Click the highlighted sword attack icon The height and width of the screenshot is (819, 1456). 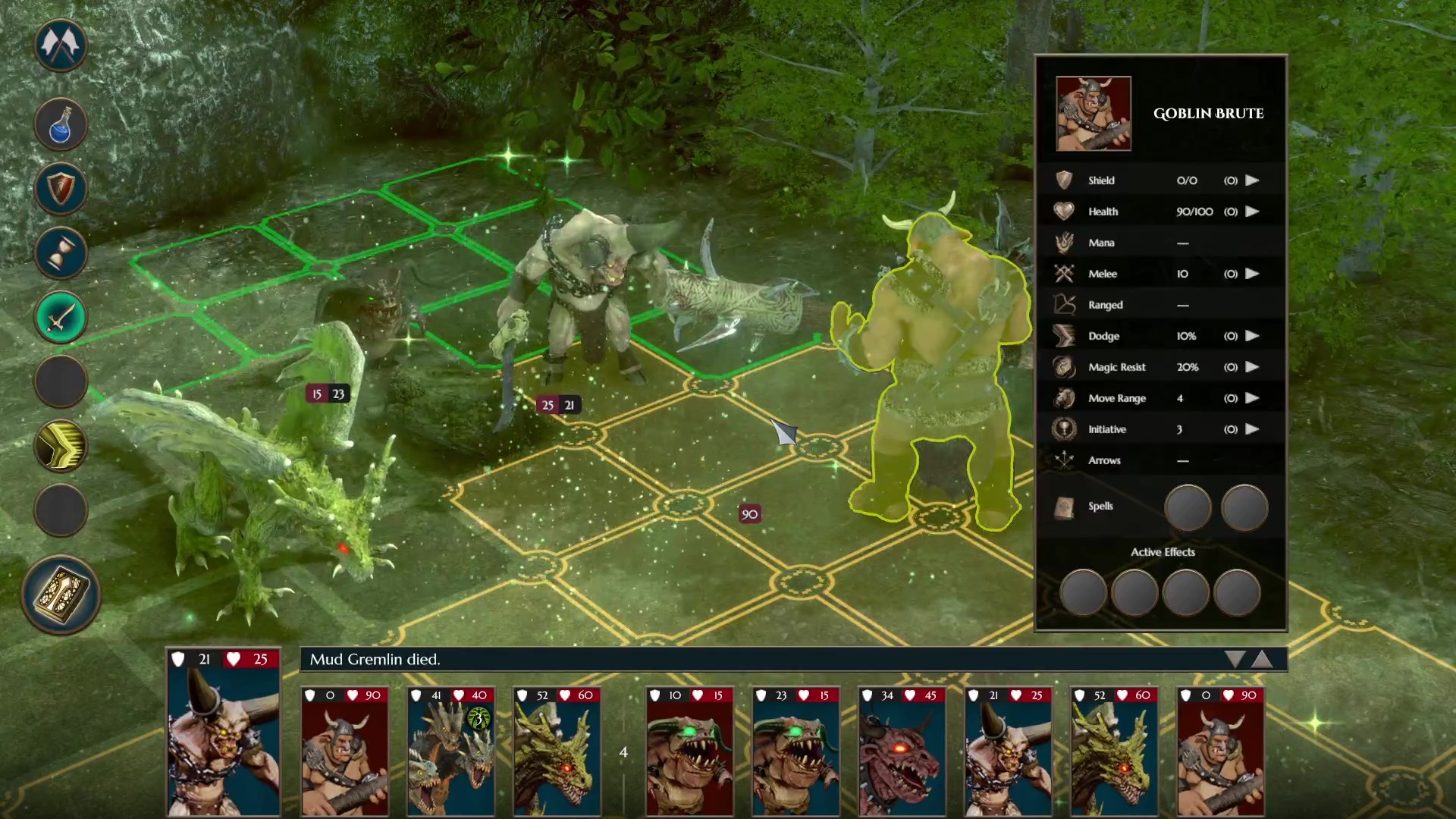[x=61, y=317]
